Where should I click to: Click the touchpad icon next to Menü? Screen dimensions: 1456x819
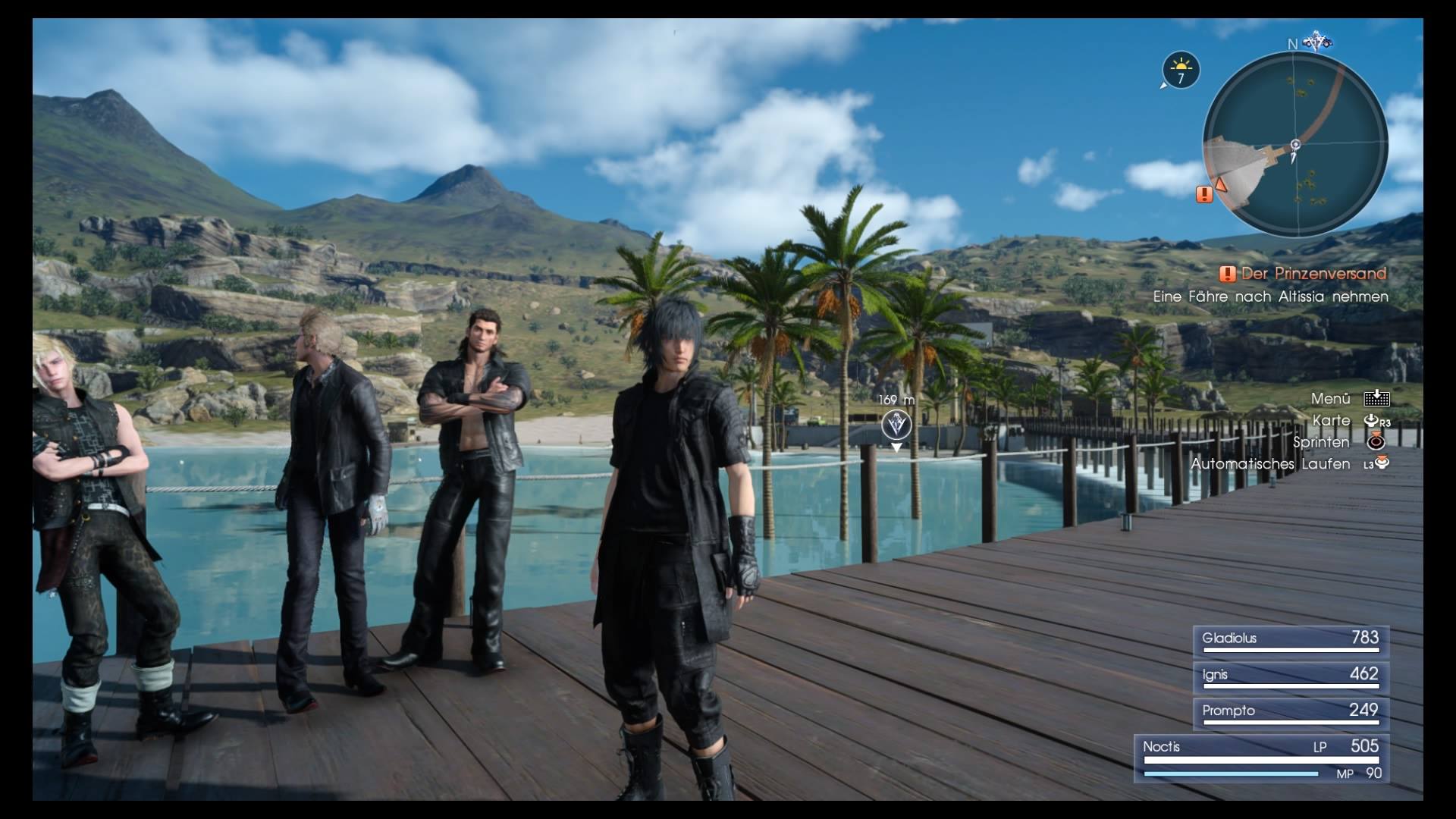(1377, 397)
